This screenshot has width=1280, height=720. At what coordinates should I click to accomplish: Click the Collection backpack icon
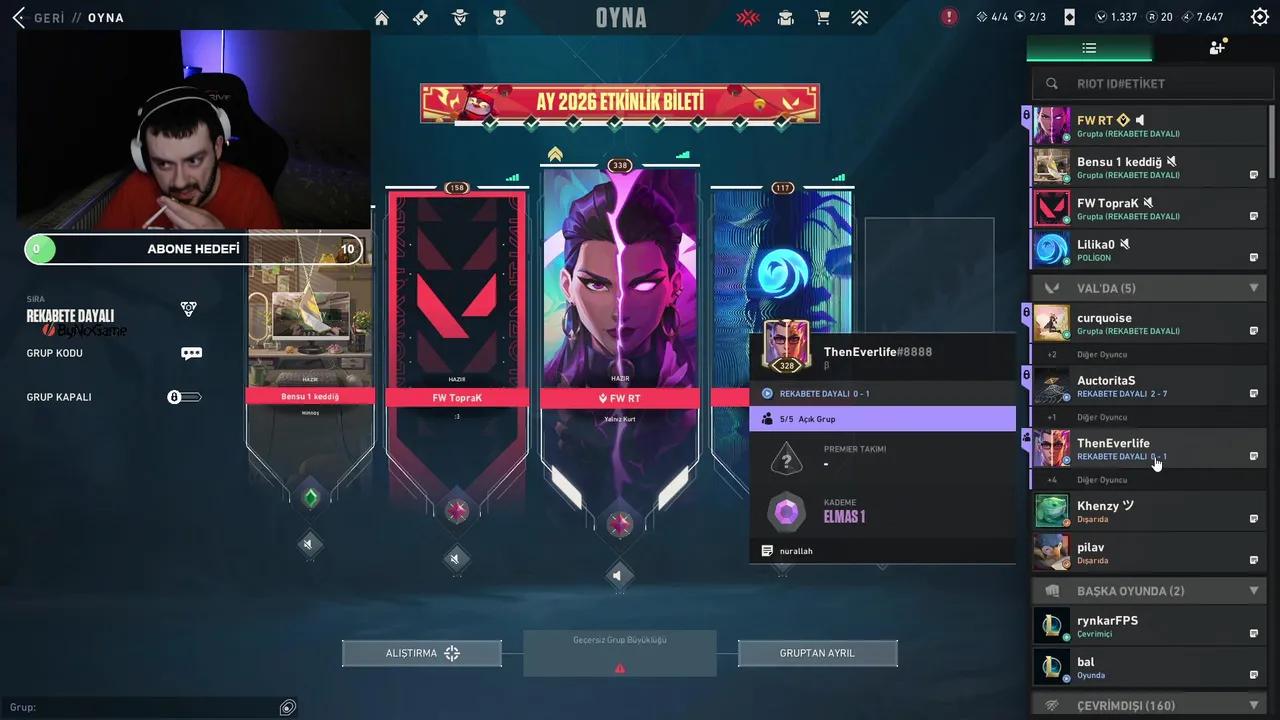785,17
